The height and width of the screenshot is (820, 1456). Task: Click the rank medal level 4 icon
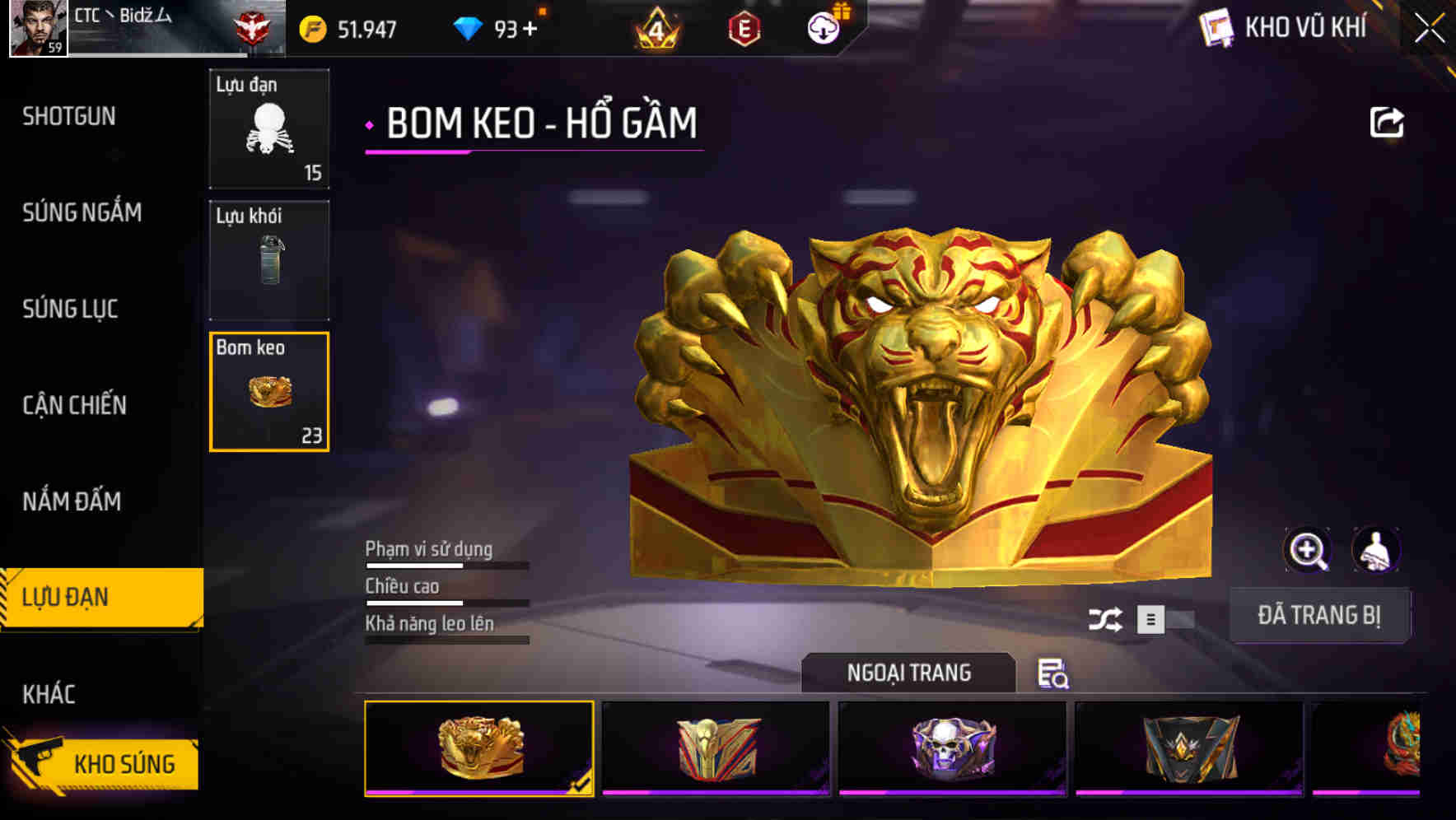[659, 27]
